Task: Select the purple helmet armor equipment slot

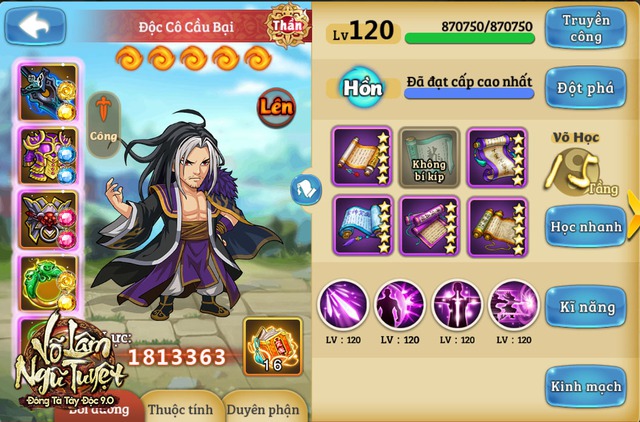Action: click(46, 155)
